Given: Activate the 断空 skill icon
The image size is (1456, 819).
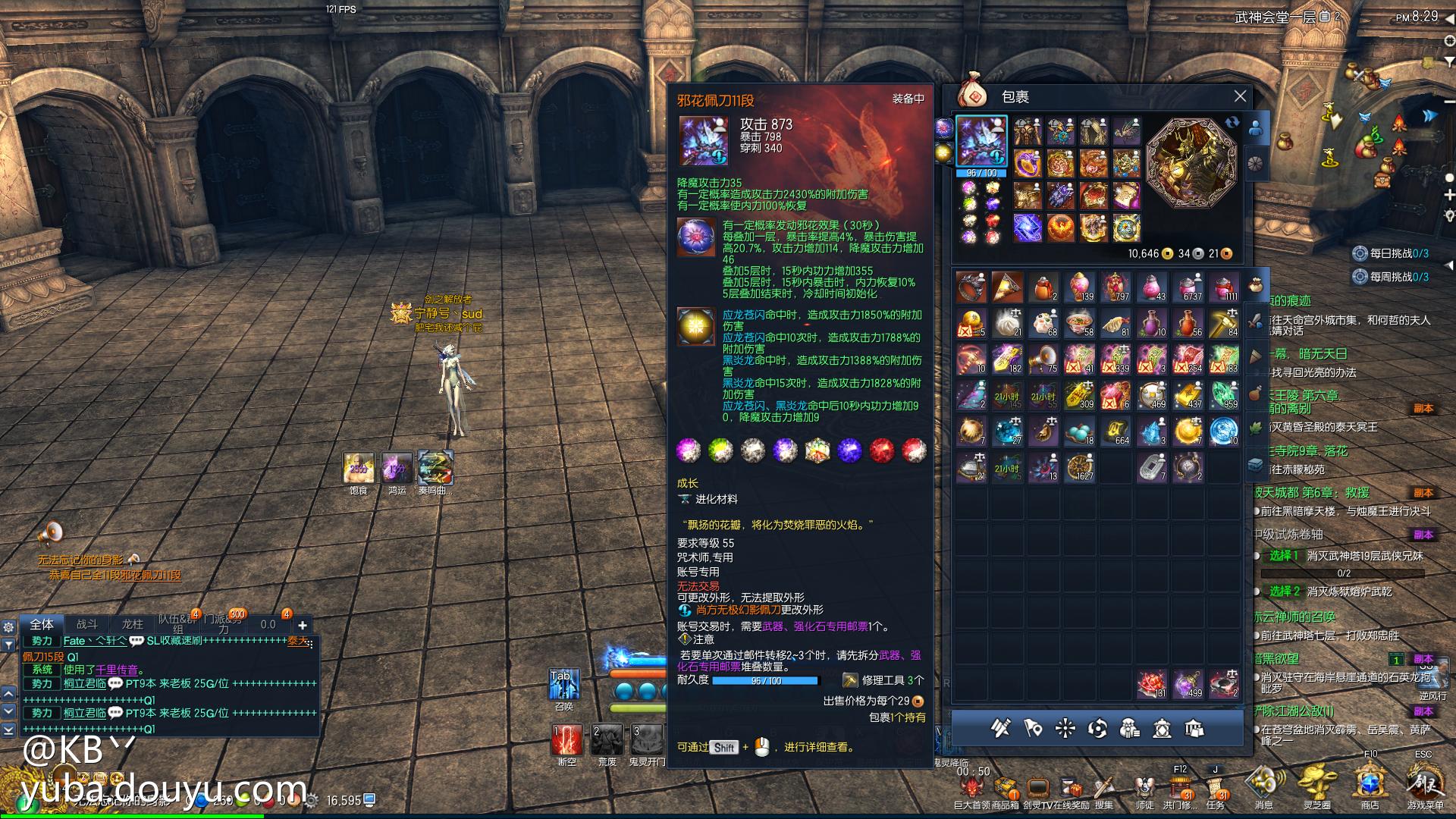Looking at the screenshot, I should [566, 739].
